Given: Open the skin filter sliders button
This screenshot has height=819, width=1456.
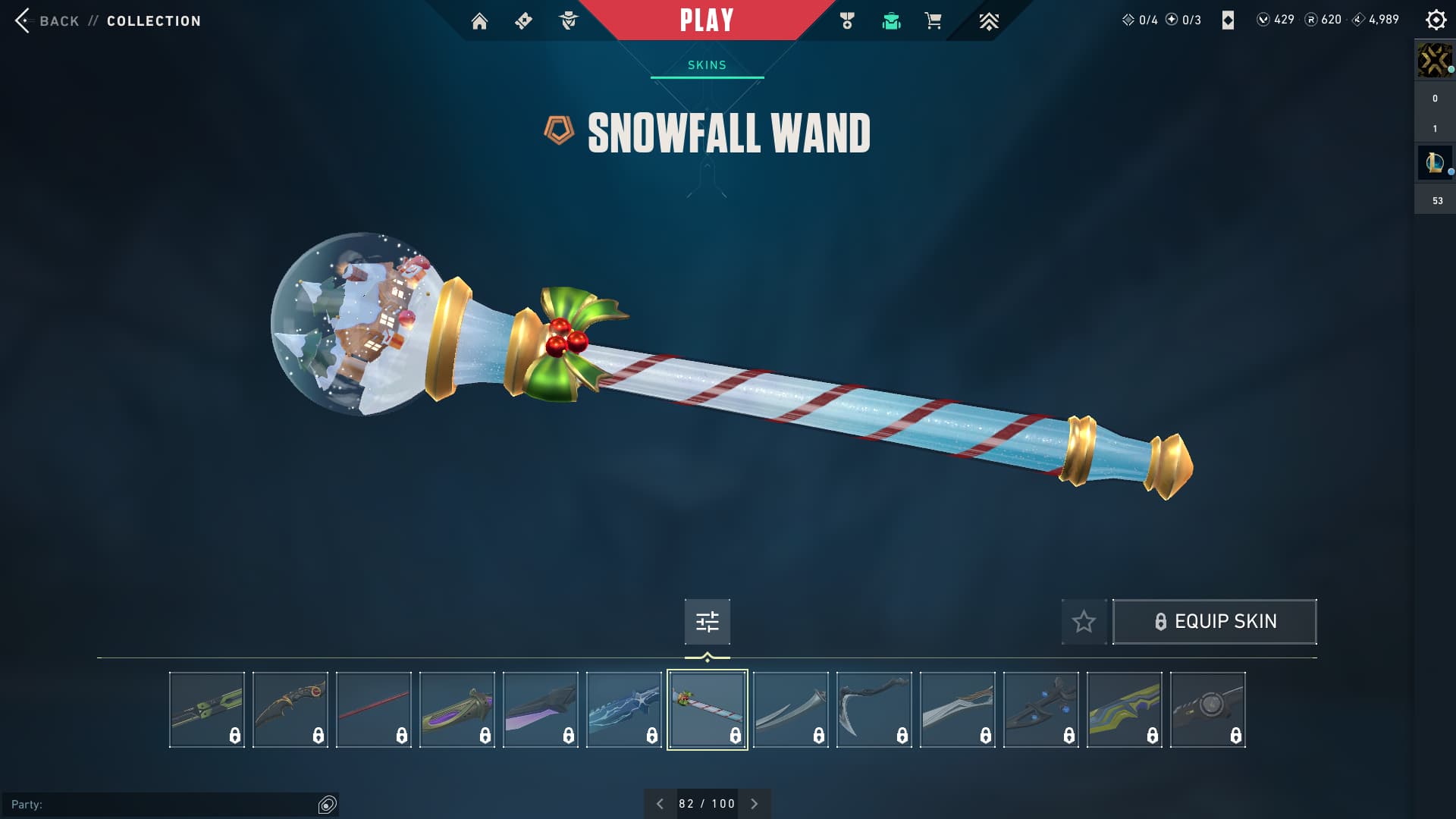Looking at the screenshot, I should point(707,622).
